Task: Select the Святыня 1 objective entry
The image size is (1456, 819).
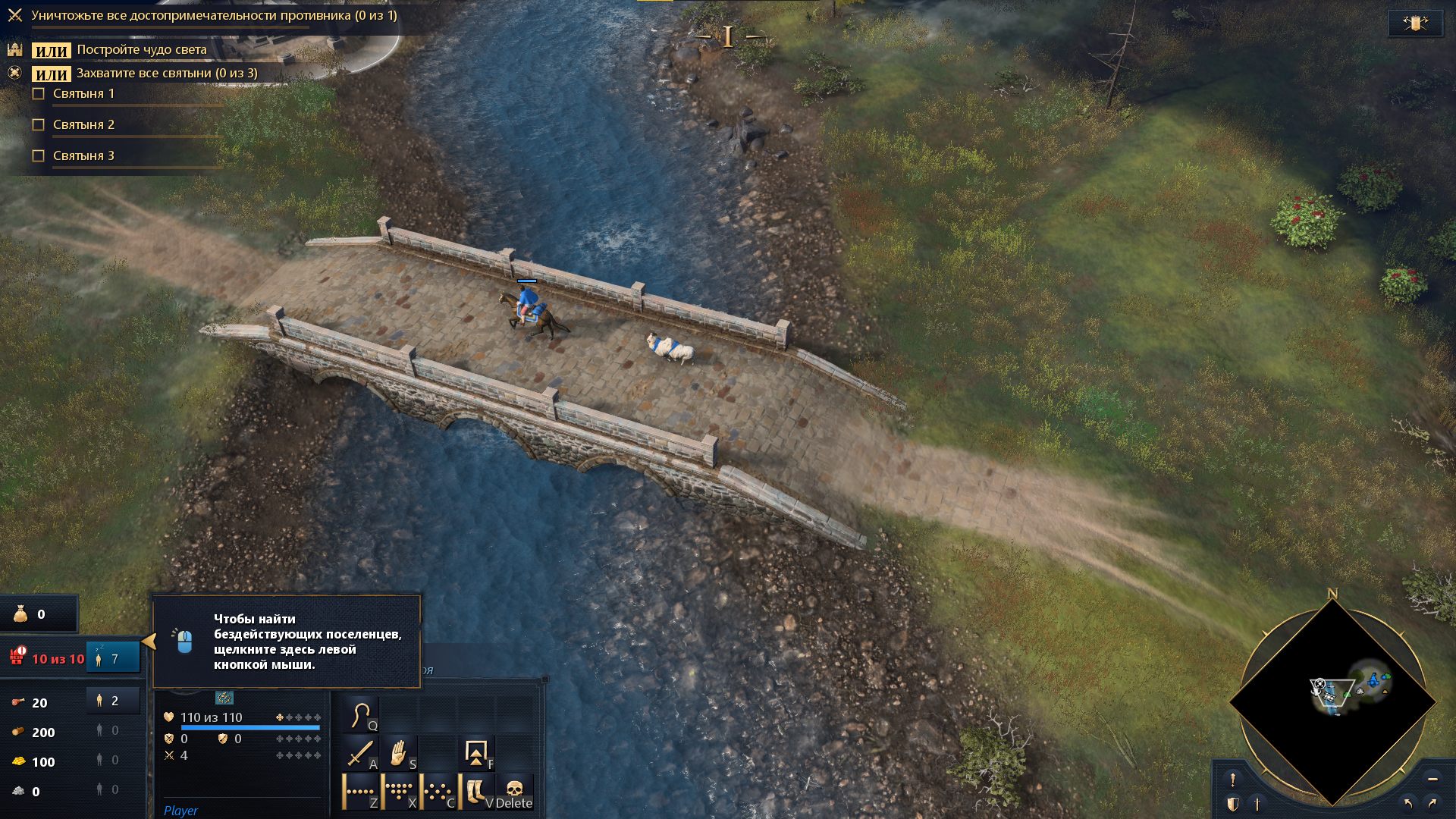Action: (x=83, y=94)
